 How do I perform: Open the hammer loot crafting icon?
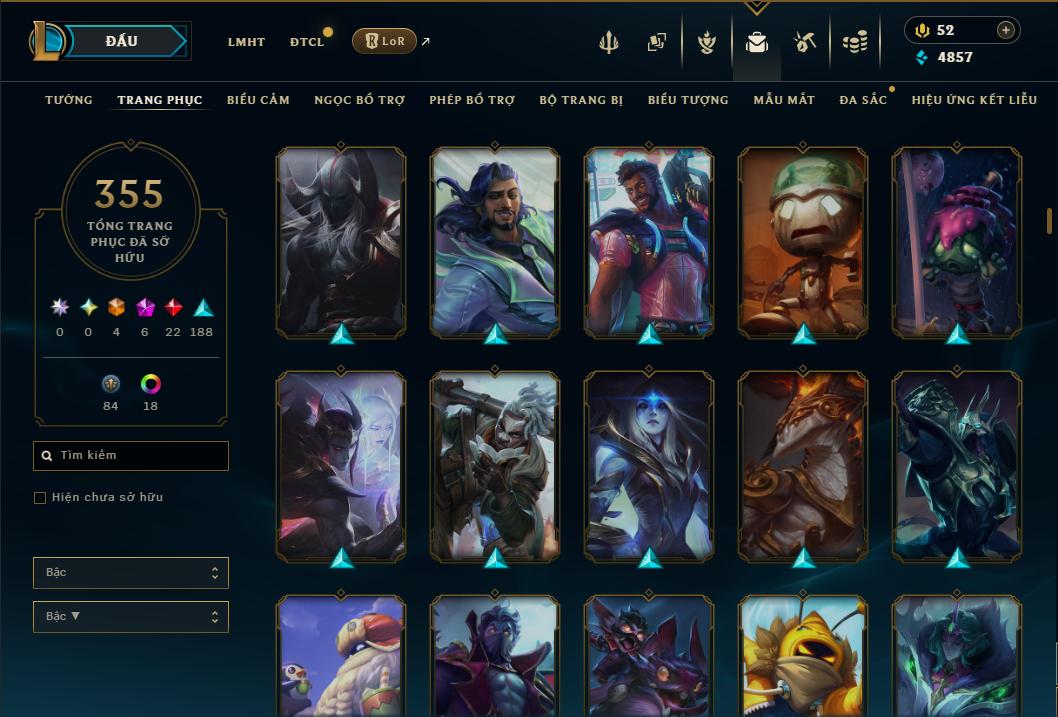coord(805,42)
